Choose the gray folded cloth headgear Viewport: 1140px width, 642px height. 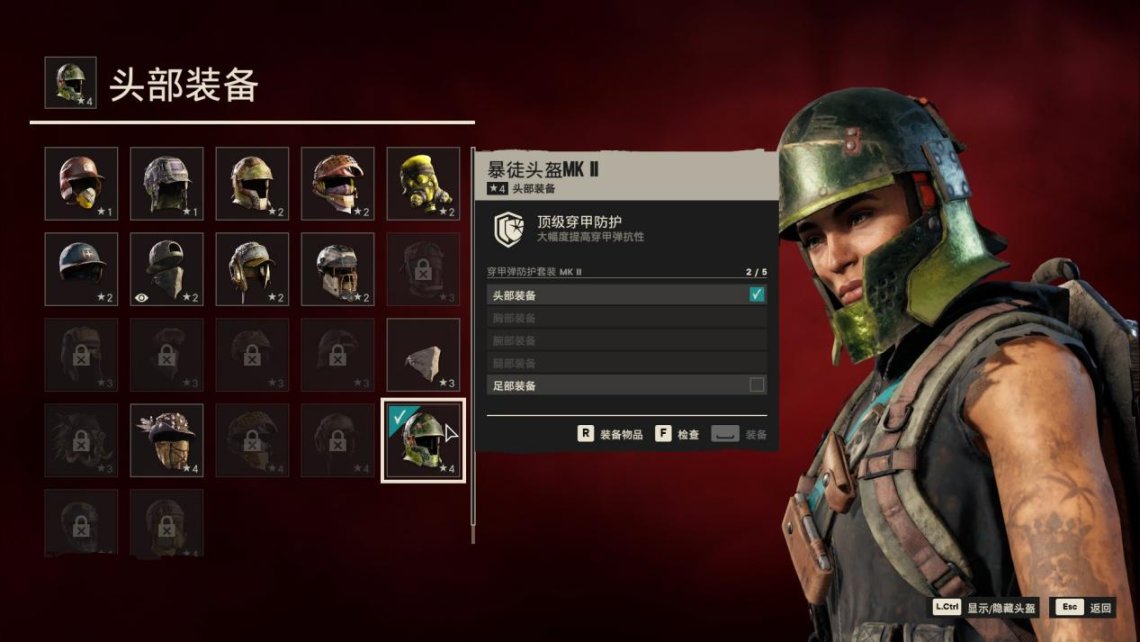[423, 355]
